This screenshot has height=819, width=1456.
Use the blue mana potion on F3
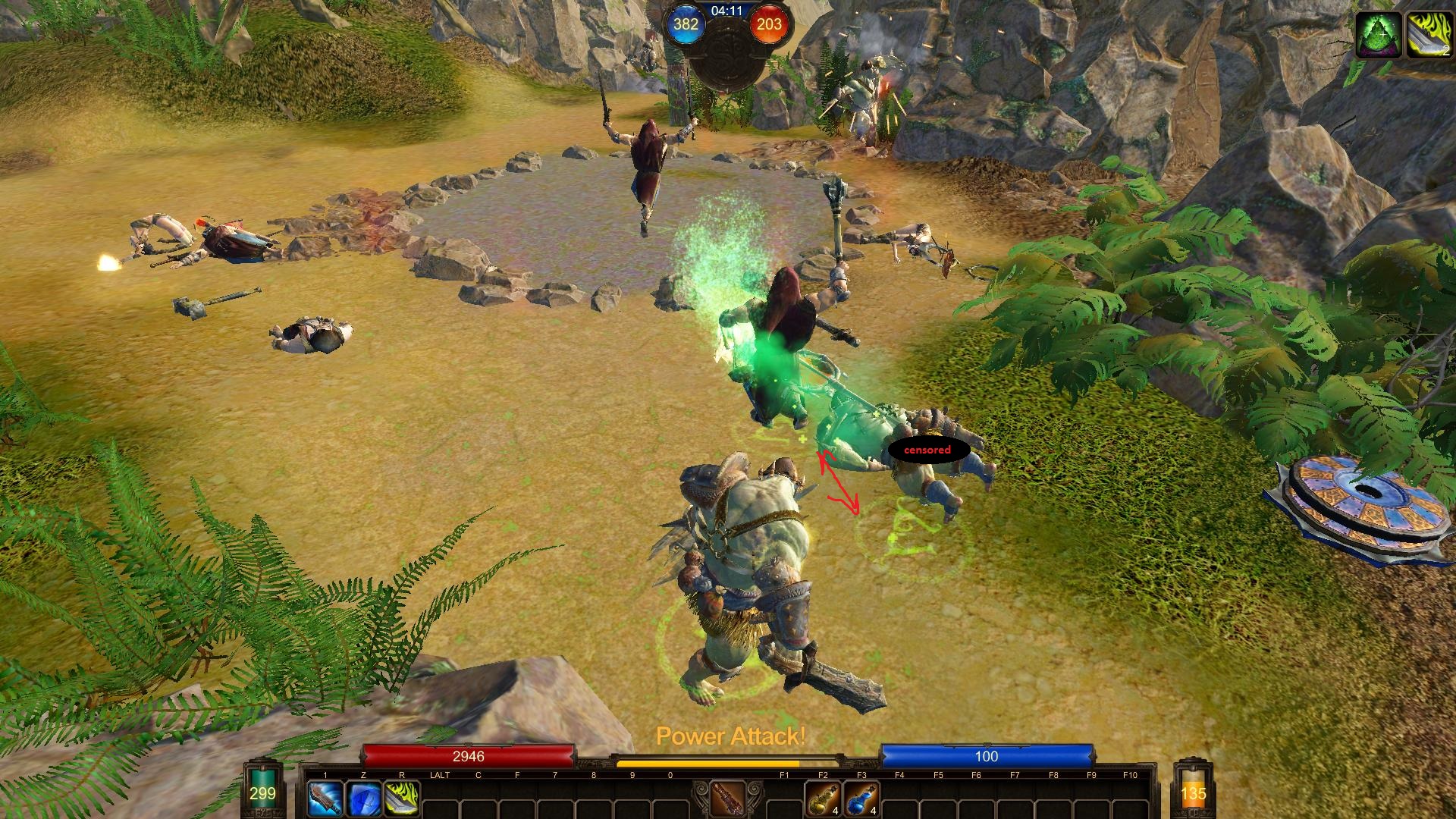click(x=861, y=799)
